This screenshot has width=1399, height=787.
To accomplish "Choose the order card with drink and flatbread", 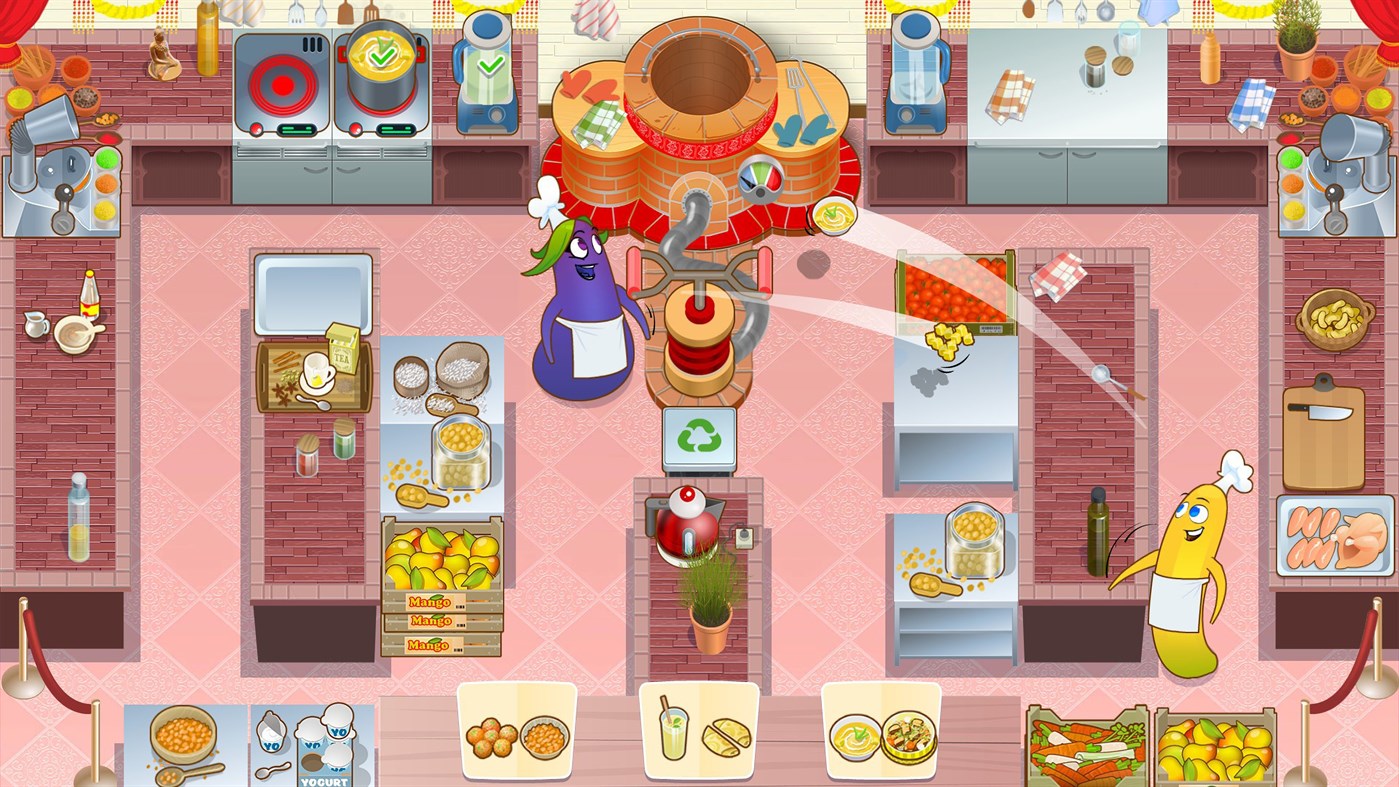I will [699, 732].
